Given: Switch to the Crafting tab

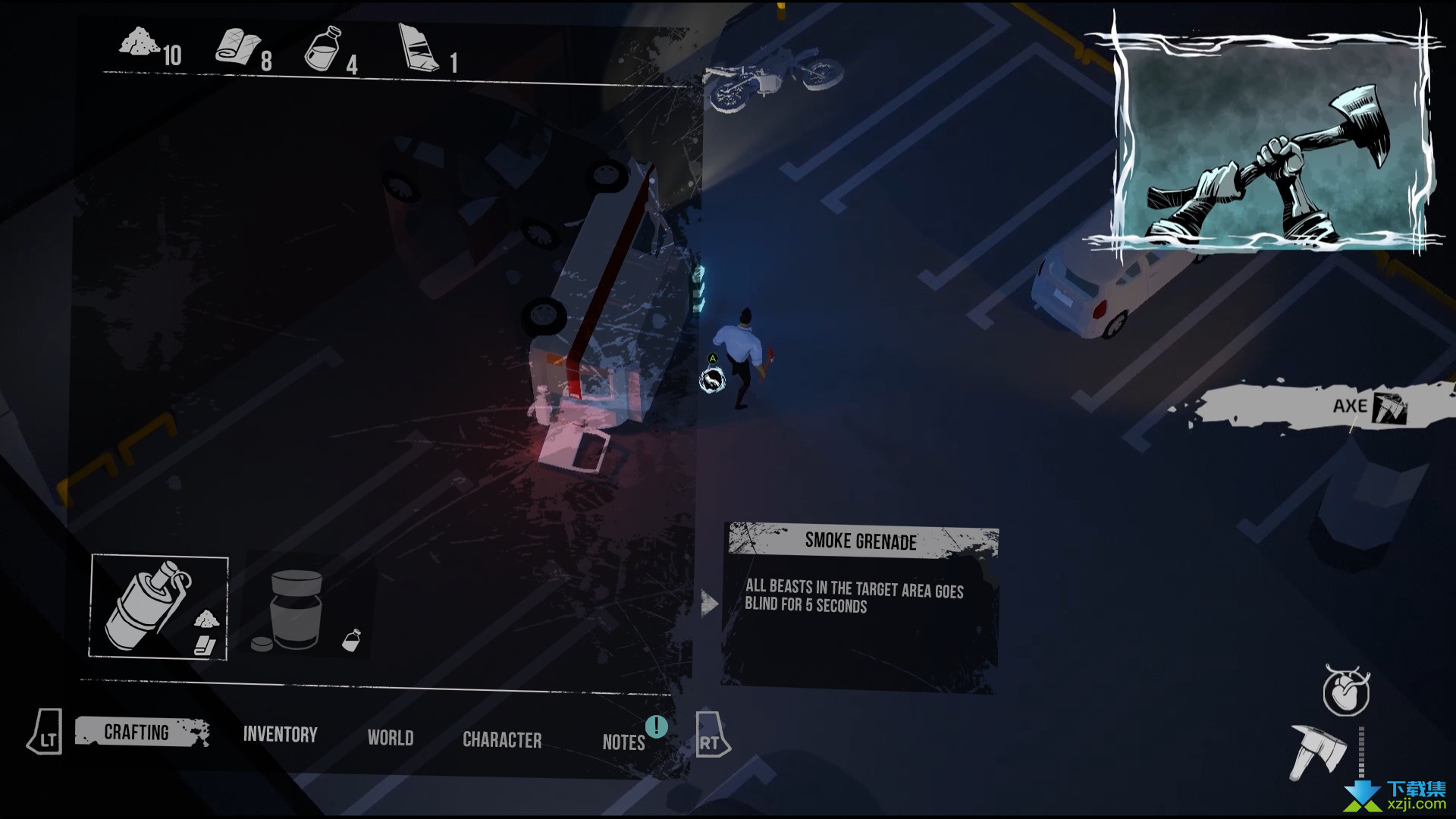Looking at the screenshot, I should pos(137,733).
